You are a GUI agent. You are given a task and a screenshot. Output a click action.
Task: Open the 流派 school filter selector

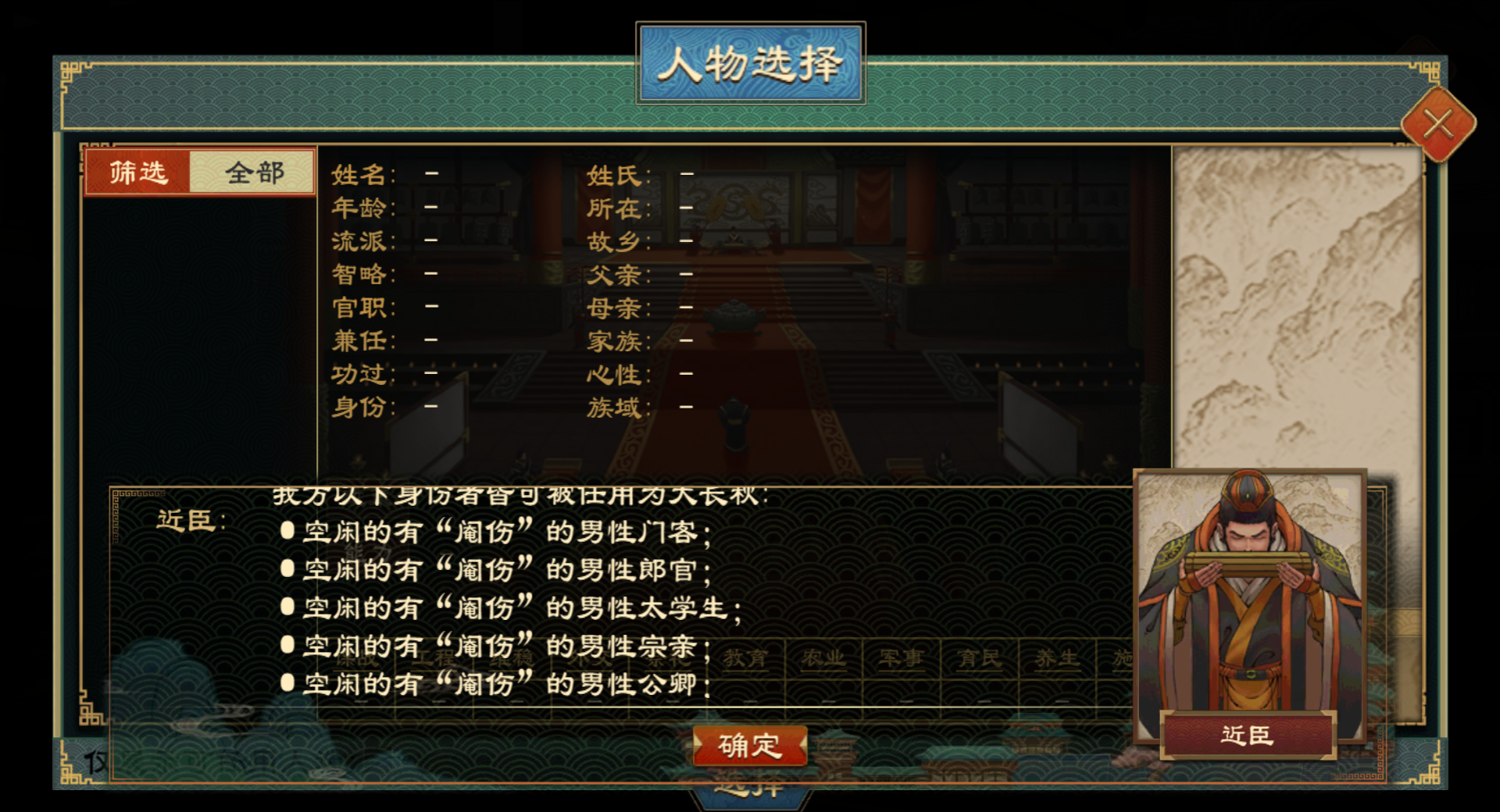tap(428, 242)
